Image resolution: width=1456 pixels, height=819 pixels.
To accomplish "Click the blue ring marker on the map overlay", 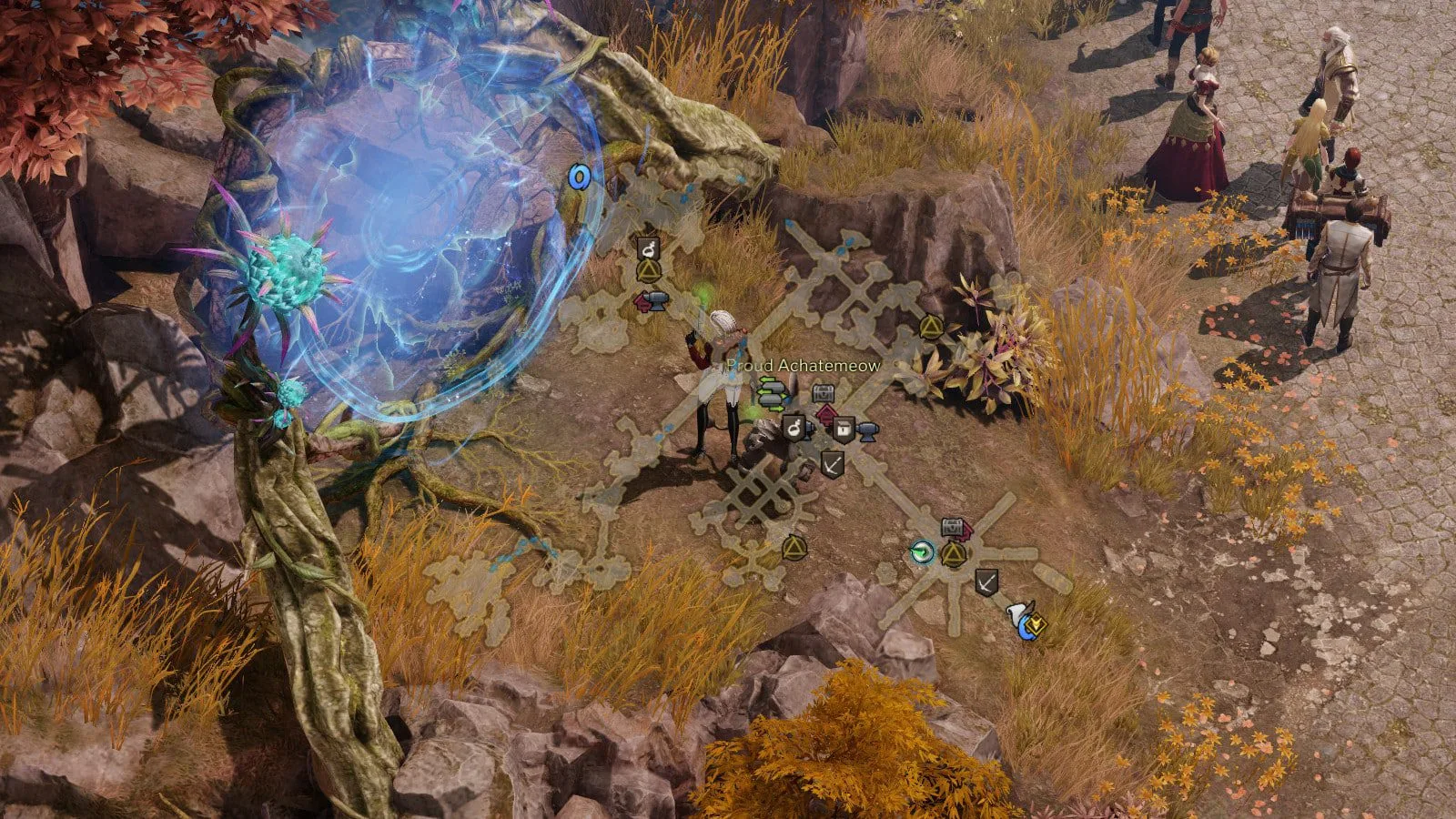I will tap(579, 176).
